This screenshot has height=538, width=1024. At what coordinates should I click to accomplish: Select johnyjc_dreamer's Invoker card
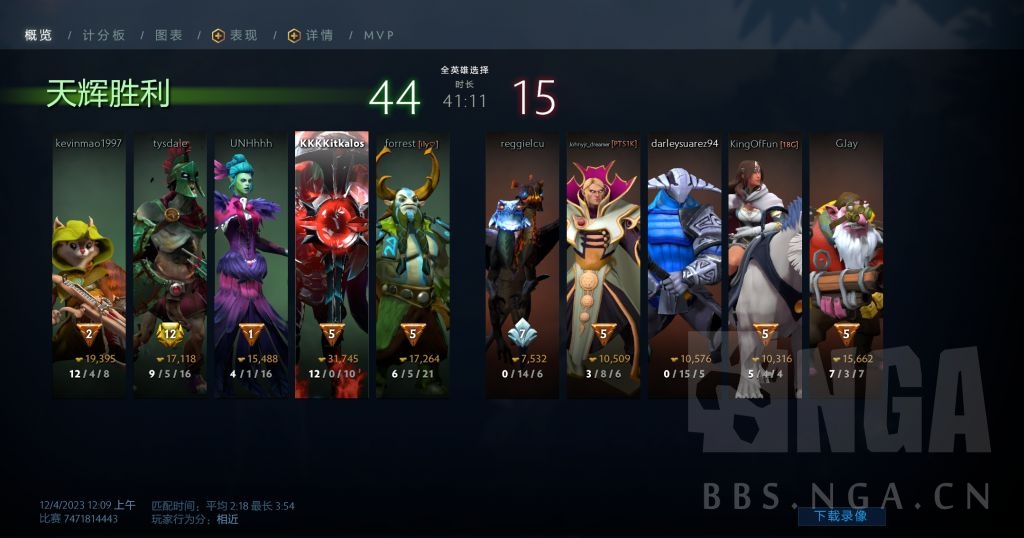click(604, 265)
